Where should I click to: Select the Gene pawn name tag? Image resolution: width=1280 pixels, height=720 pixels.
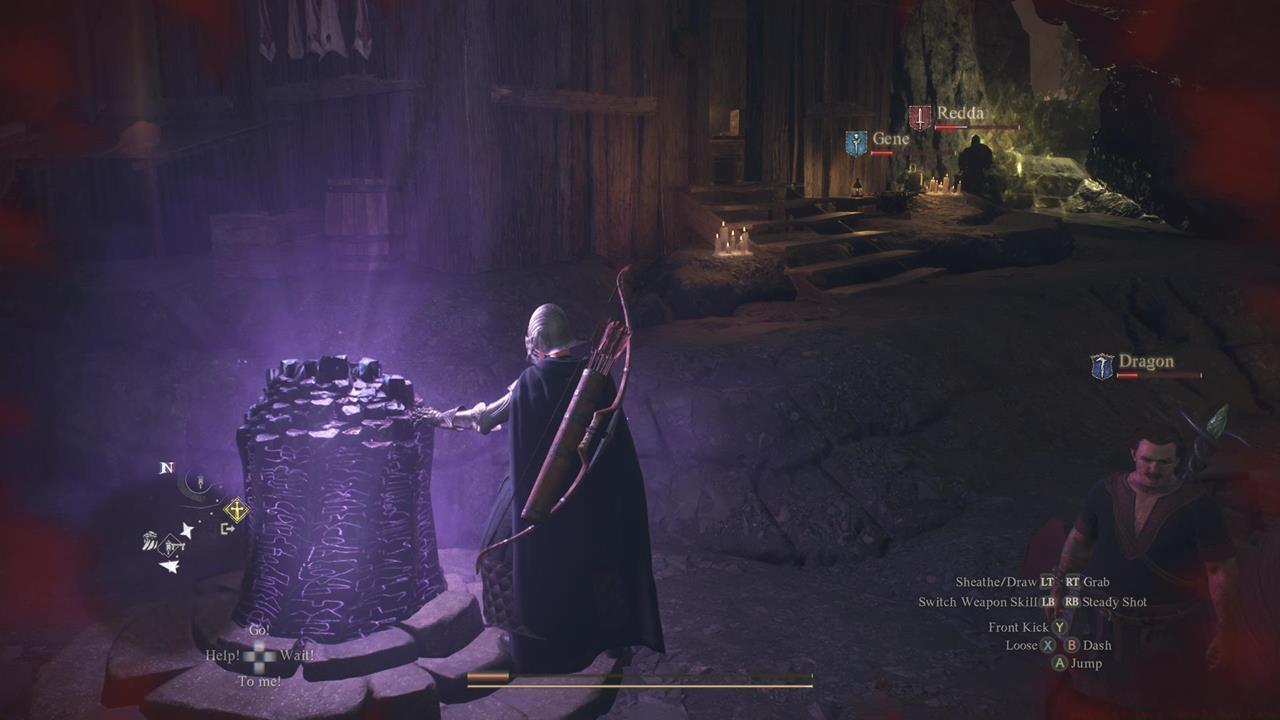coord(890,139)
